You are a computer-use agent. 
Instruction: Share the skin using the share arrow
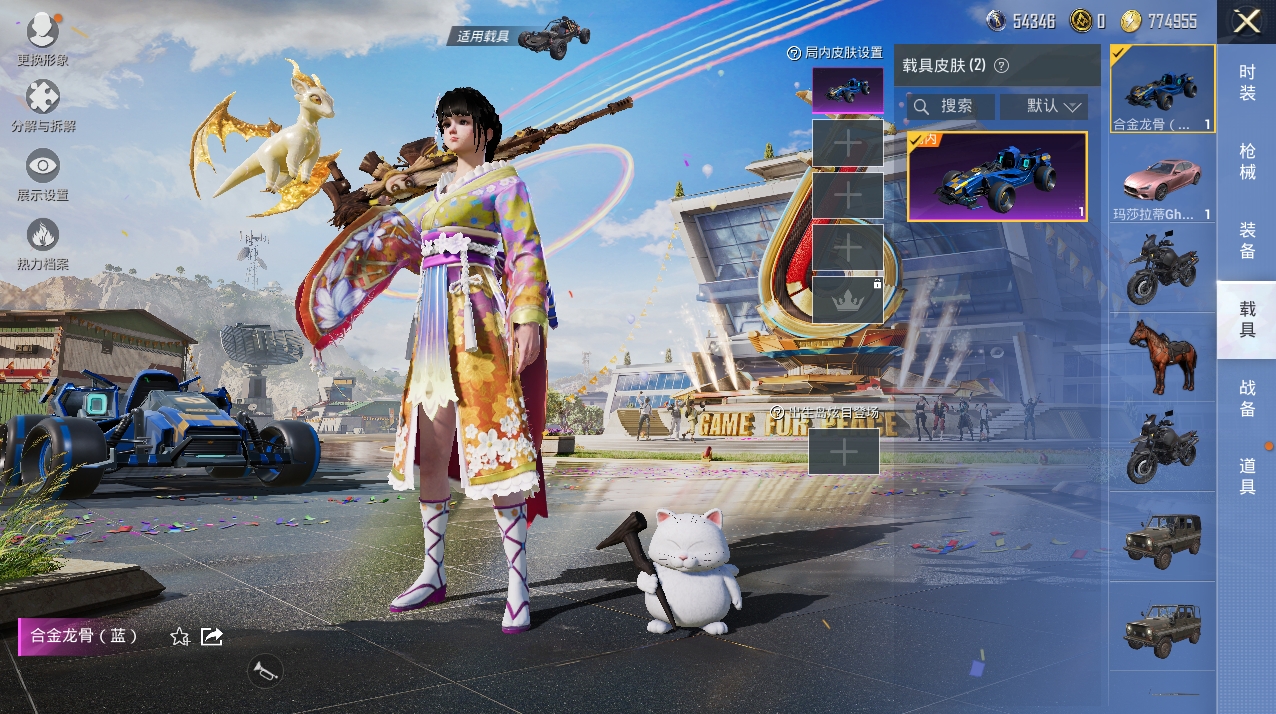click(212, 636)
